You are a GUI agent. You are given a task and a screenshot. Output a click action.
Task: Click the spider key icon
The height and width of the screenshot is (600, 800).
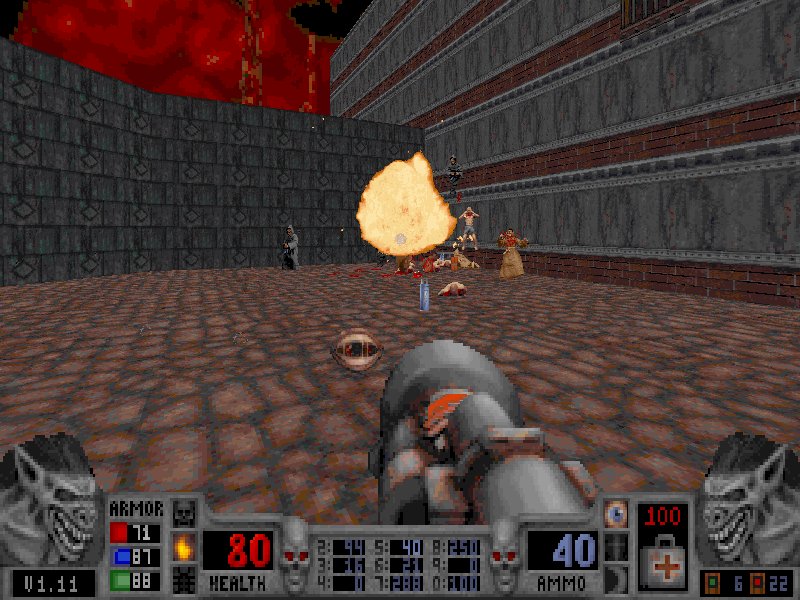coord(183,579)
